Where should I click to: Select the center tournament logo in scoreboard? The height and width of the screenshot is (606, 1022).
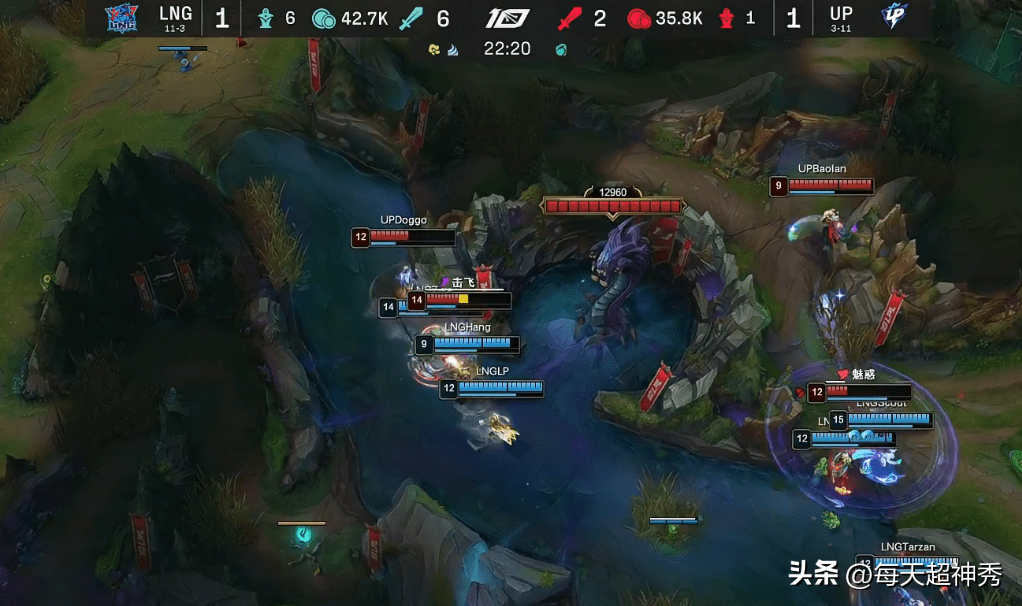(508, 18)
